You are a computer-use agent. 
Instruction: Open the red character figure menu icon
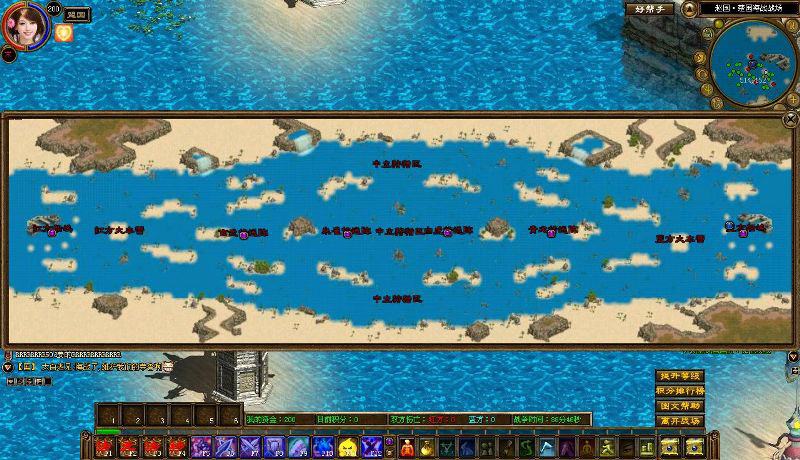588,446
